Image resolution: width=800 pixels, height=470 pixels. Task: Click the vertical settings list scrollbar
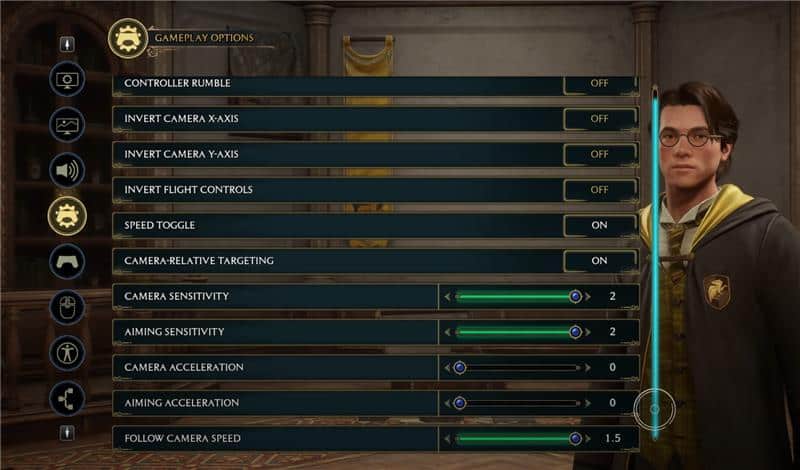pyautogui.click(x=655, y=260)
